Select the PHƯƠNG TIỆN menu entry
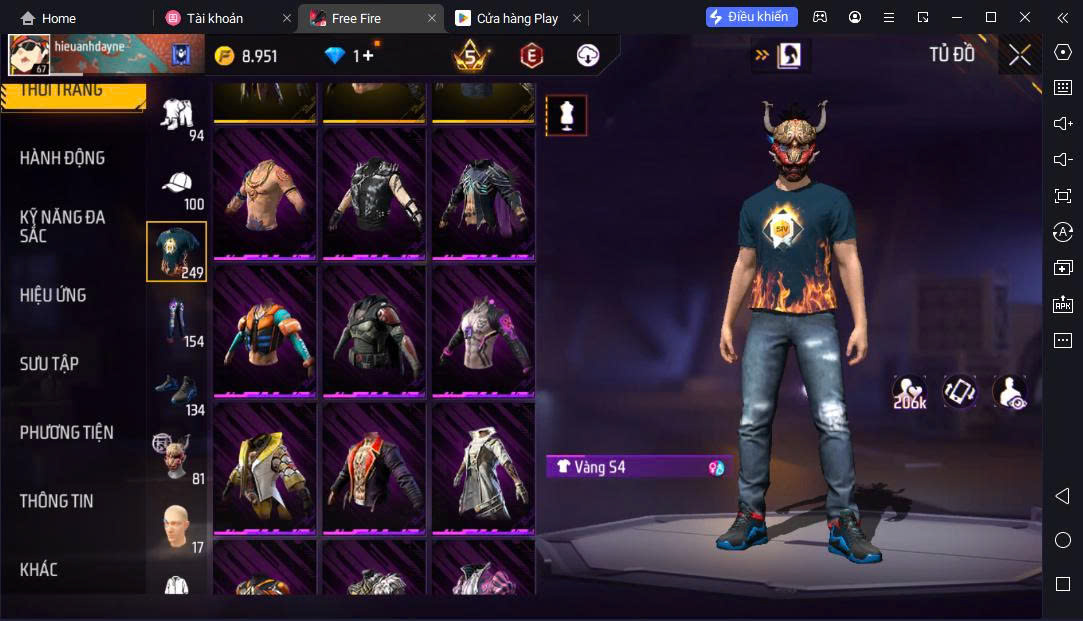The width and height of the screenshot is (1083, 621). [x=66, y=432]
